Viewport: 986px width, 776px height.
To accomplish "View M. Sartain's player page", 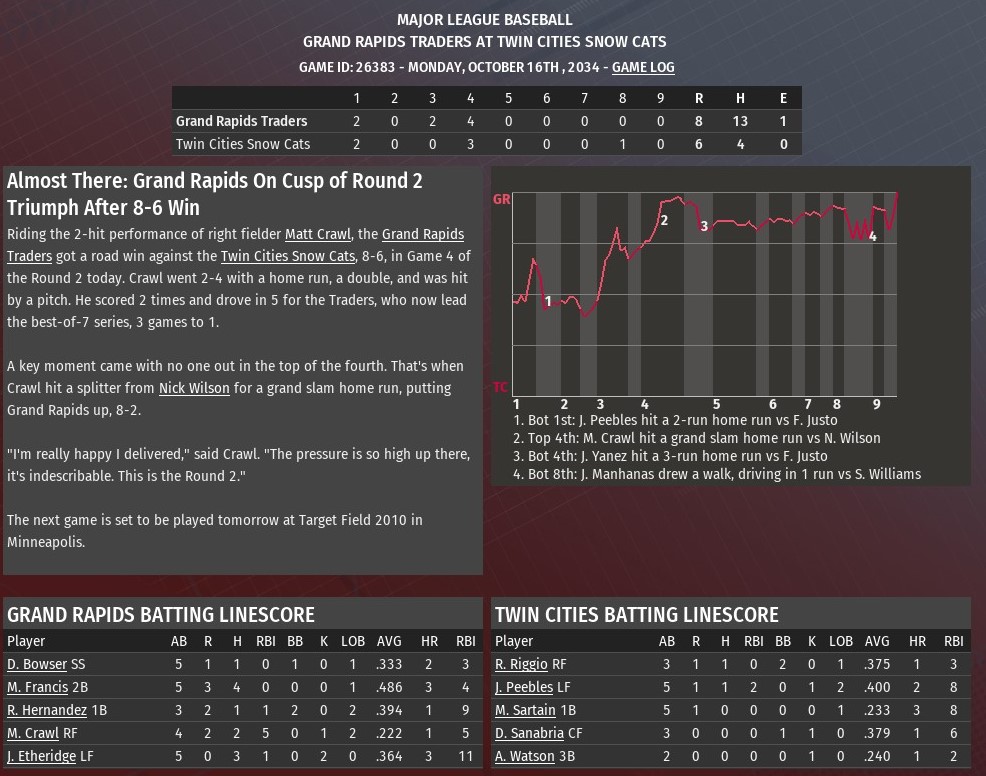I will pyautogui.click(x=526, y=710).
